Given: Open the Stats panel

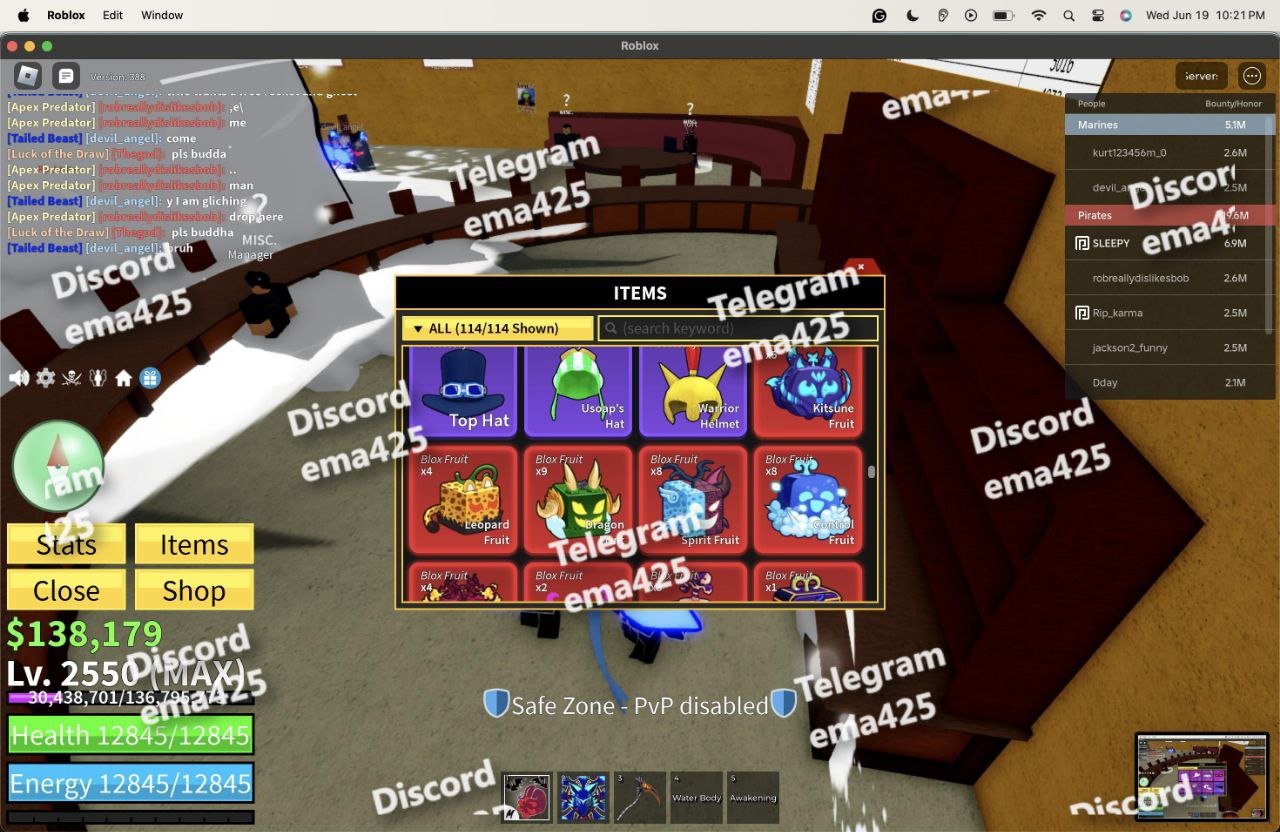Looking at the screenshot, I should point(66,544).
